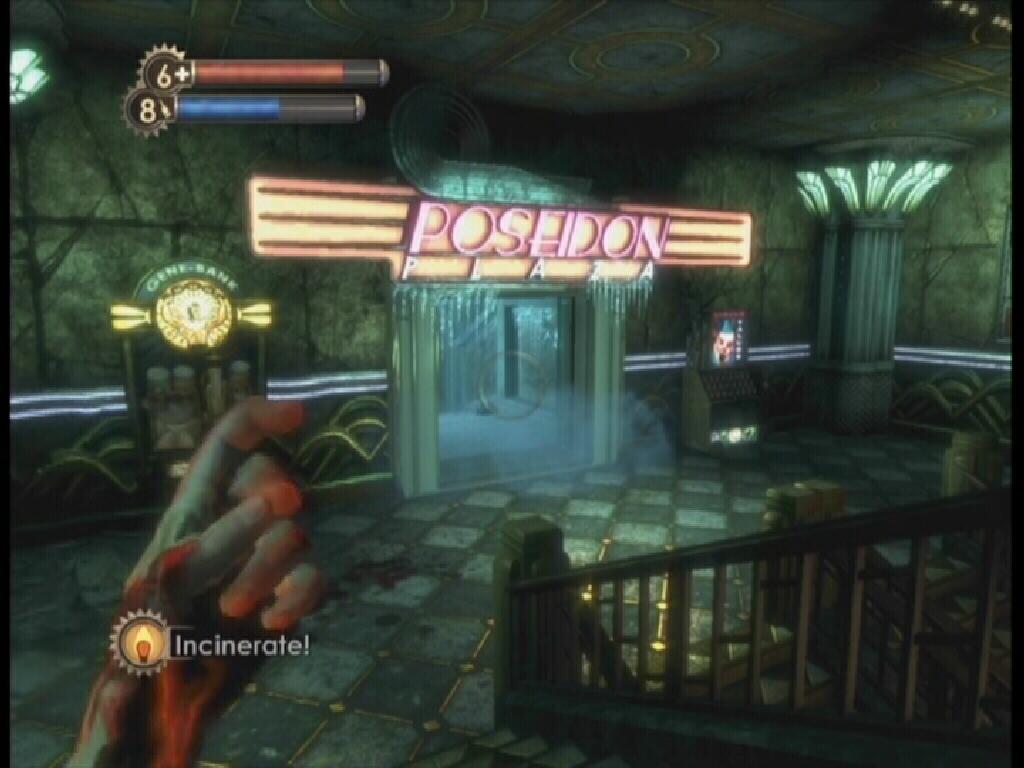The image size is (1024, 768).
Task: Click the first aid kit gear icon
Action: tap(165, 72)
